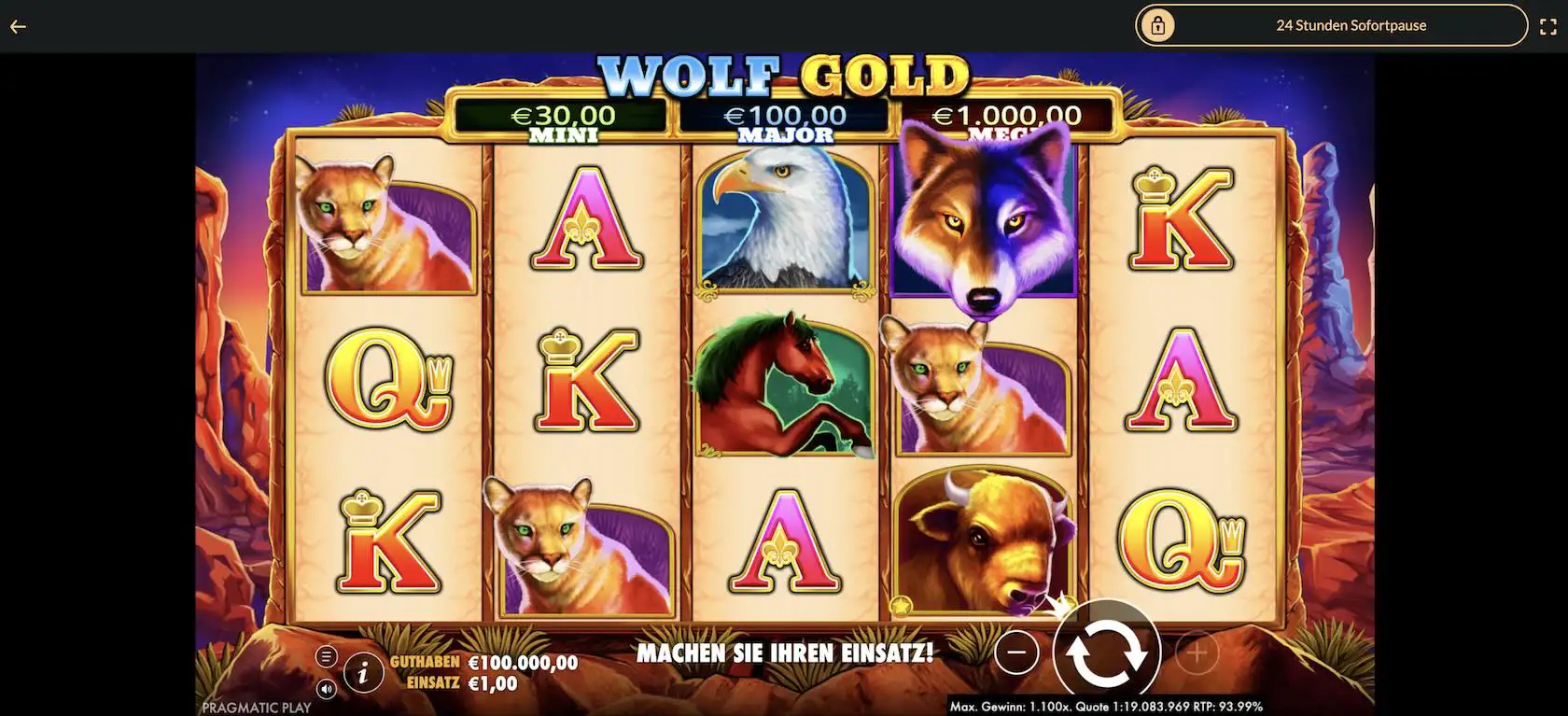Decrease the bet with the minus button
The image size is (1568, 716).
click(x=1016, y=652)
